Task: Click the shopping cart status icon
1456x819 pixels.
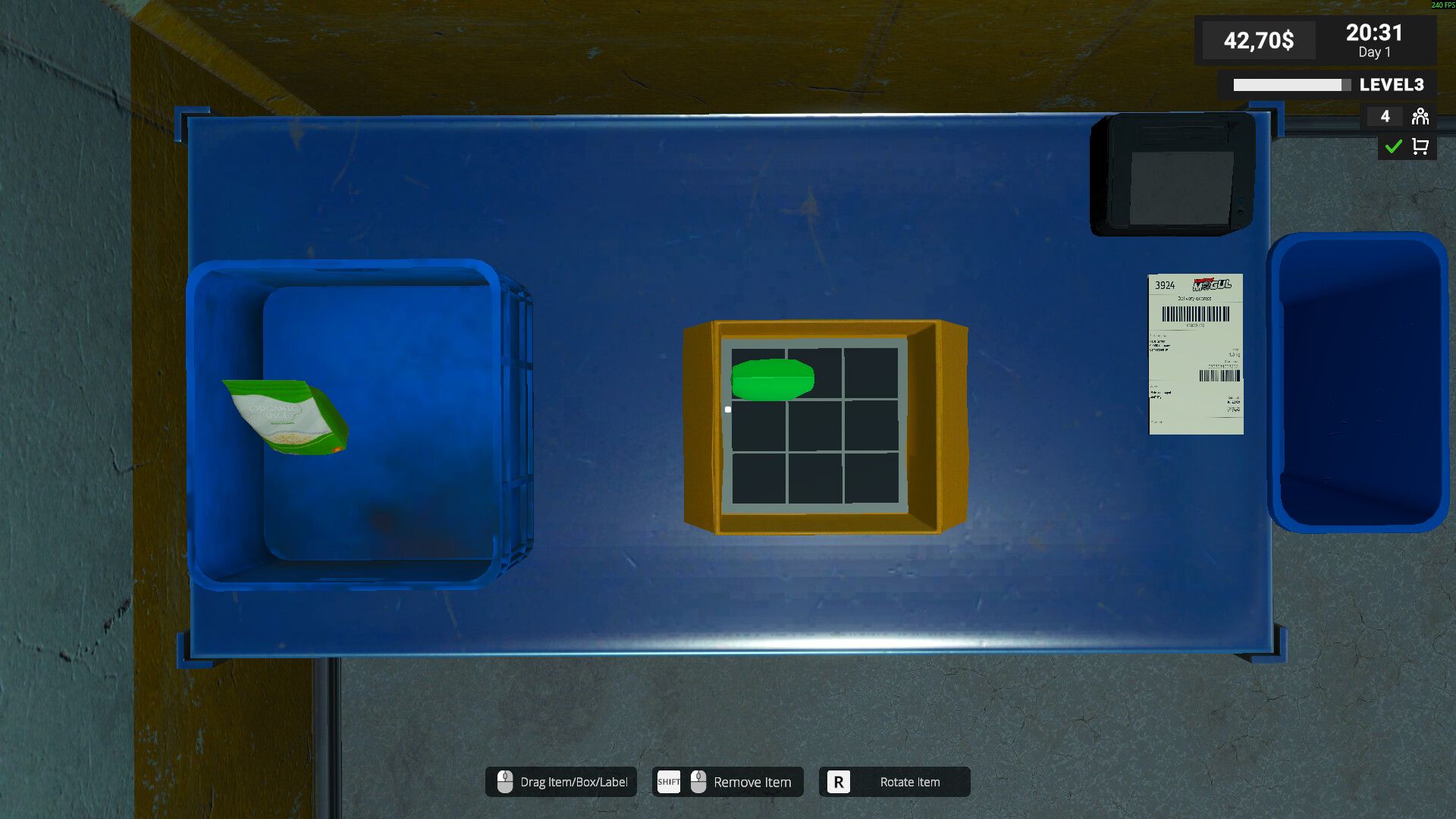Action: (x=1420, y=146)
